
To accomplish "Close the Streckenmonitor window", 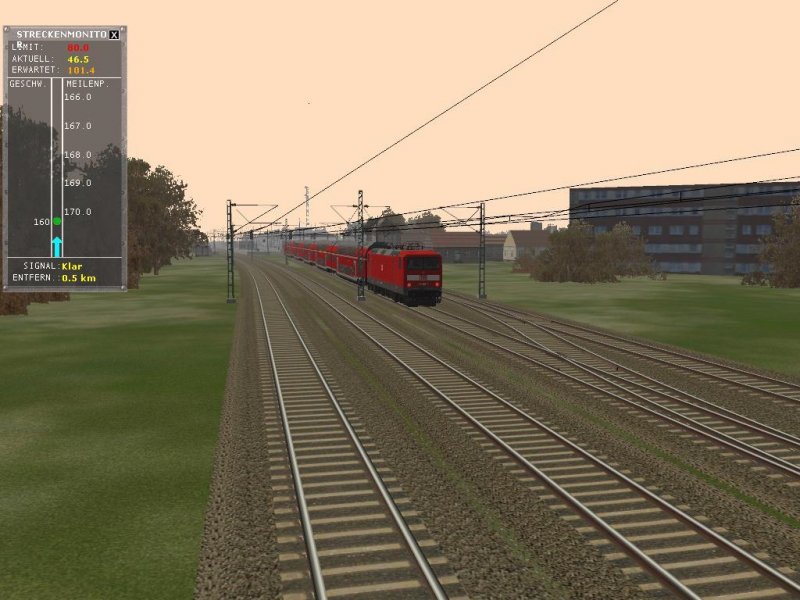I will pyautogui.click(x=114, y=34).
